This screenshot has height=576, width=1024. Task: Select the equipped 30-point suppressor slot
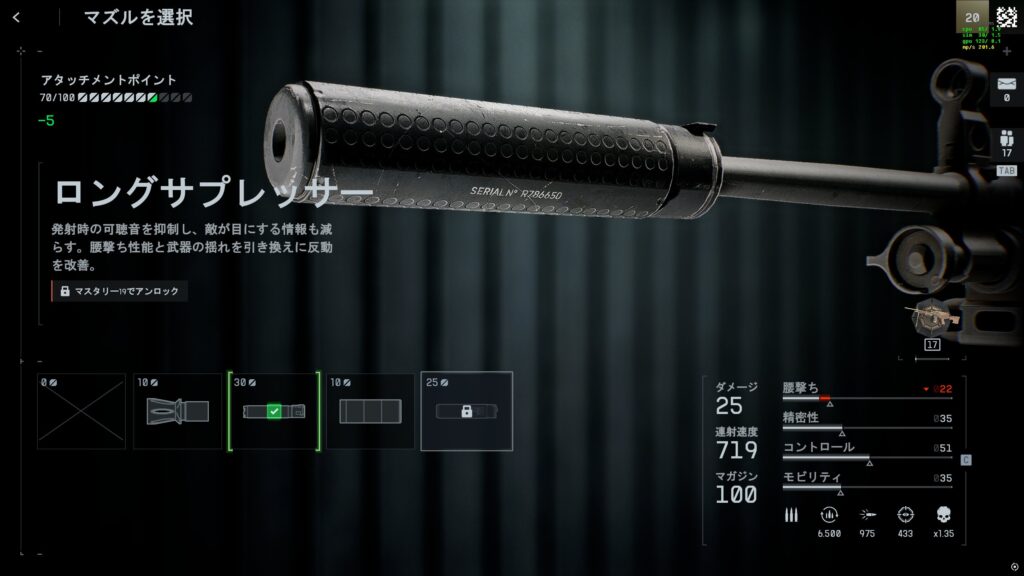[x=274, y=411]
